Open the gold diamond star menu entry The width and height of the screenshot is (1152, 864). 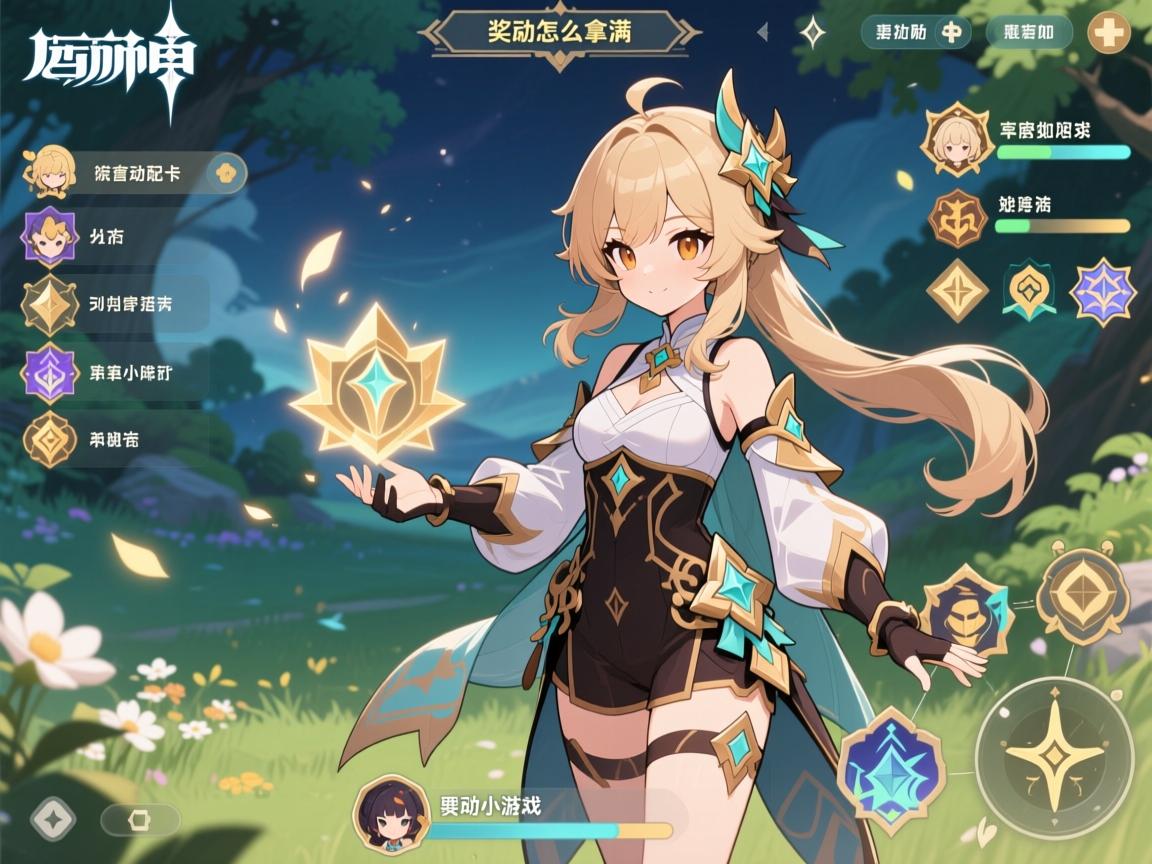[49, 304]
